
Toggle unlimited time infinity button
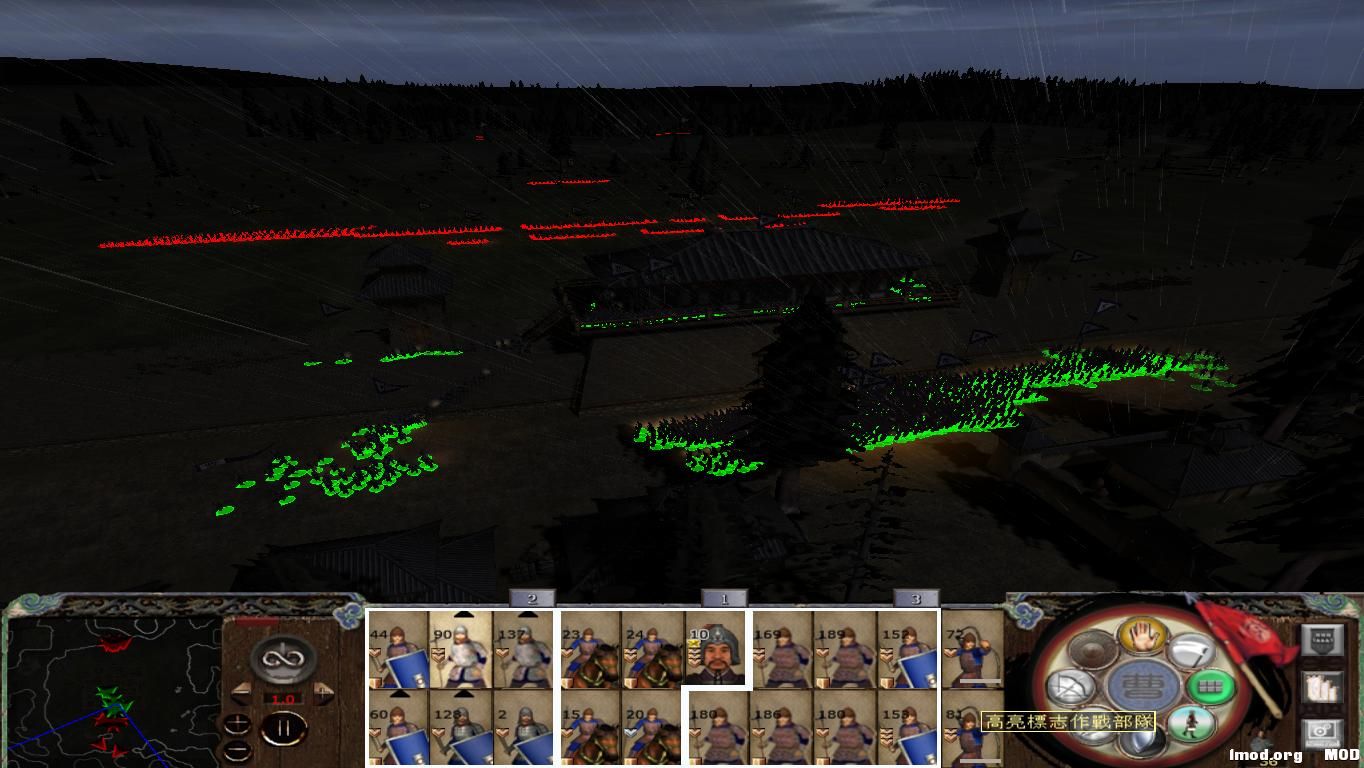tap(282, 657)
